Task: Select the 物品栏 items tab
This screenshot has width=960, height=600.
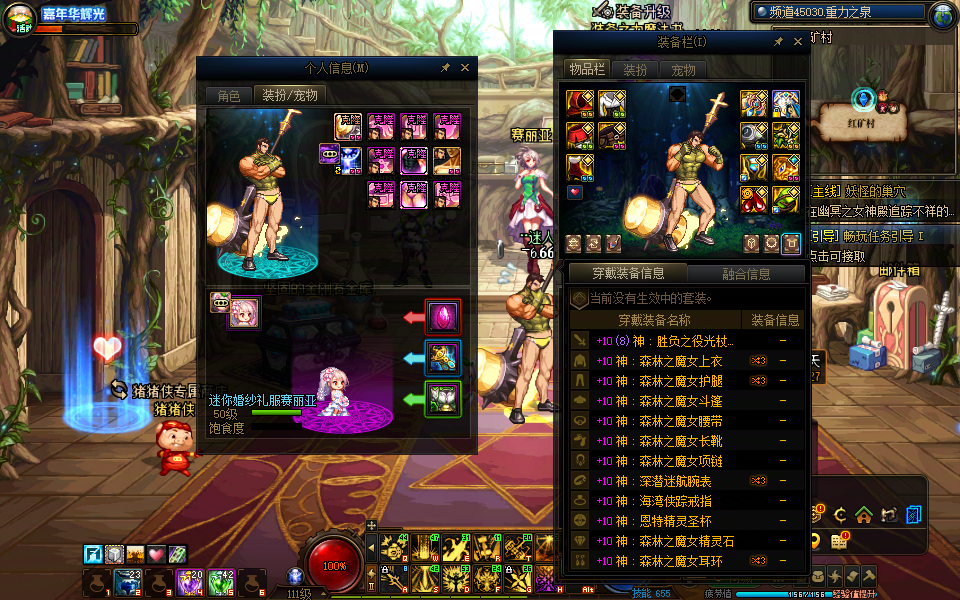Action: 587,69
